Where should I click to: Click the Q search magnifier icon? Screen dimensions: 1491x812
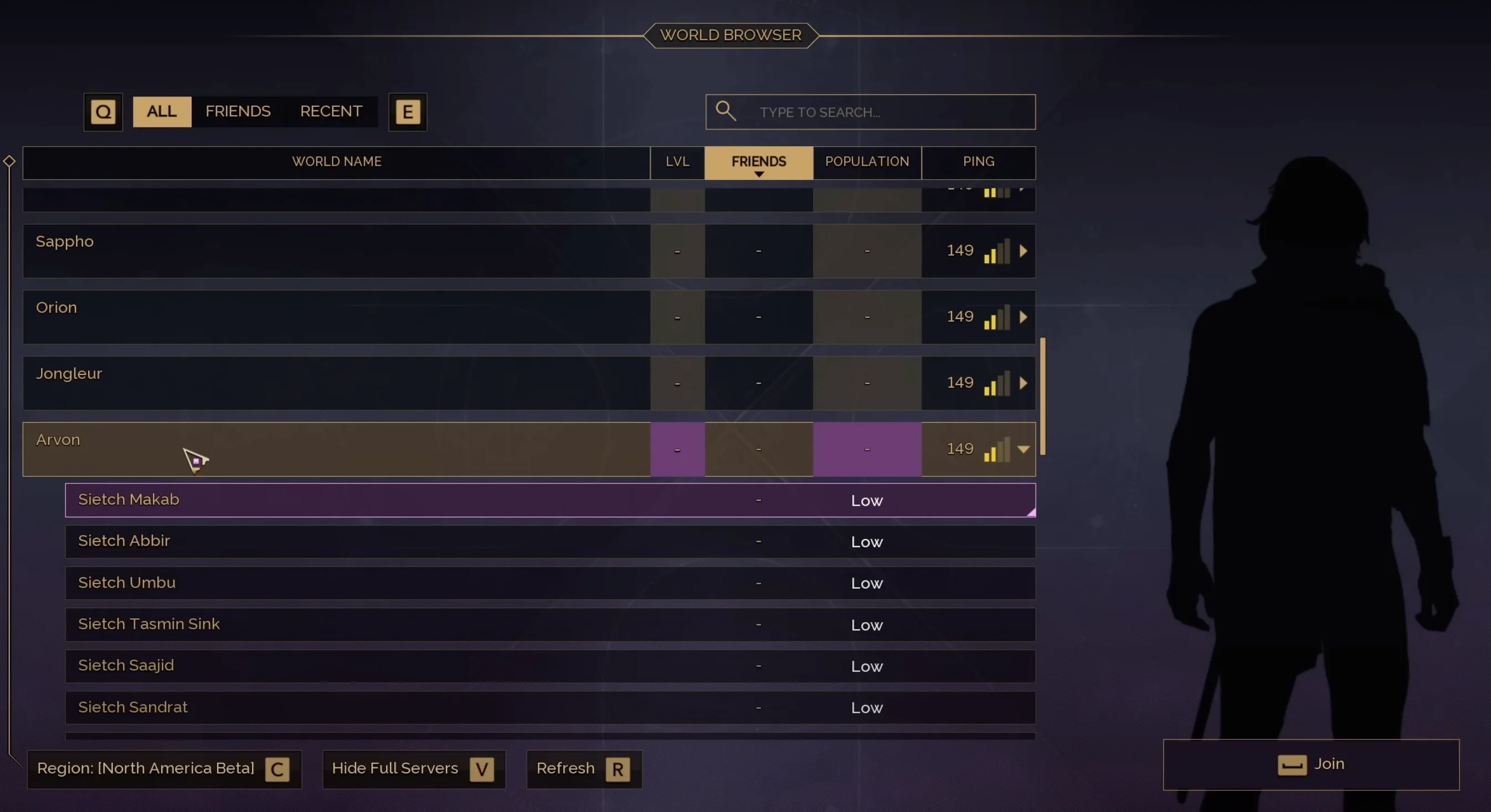(103, 112)
